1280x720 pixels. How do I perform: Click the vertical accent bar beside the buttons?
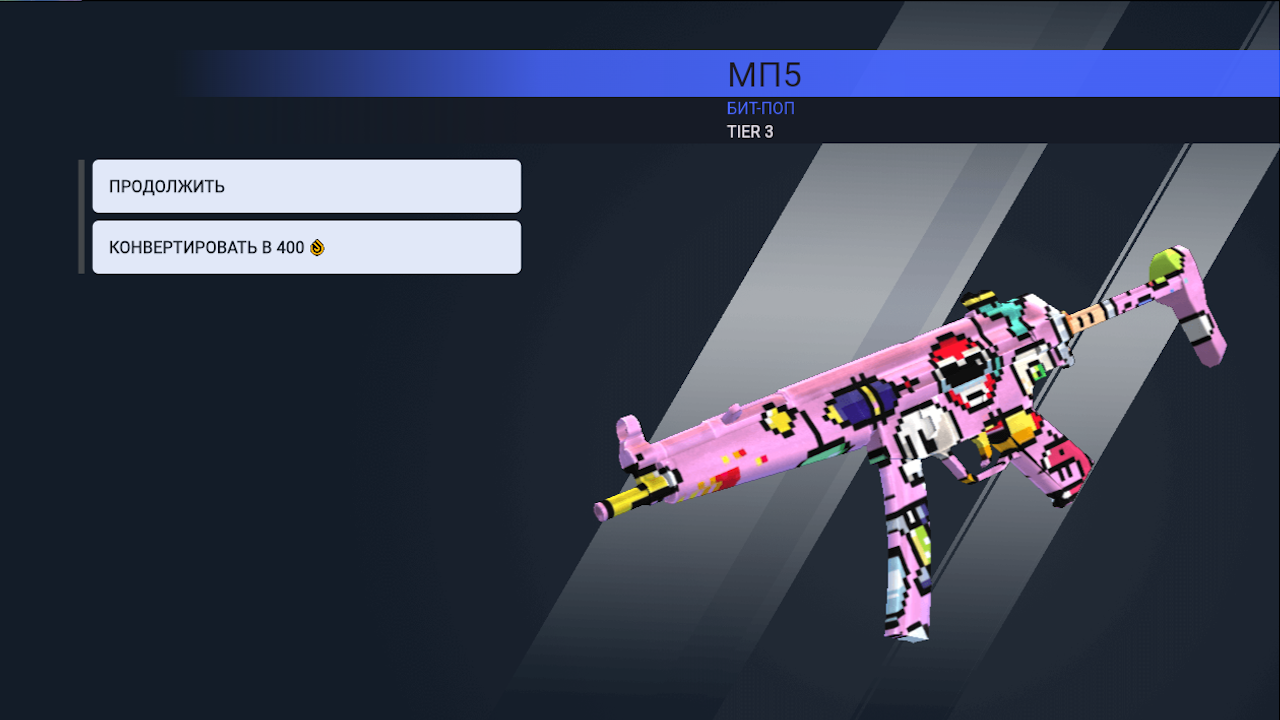[81, 216]
